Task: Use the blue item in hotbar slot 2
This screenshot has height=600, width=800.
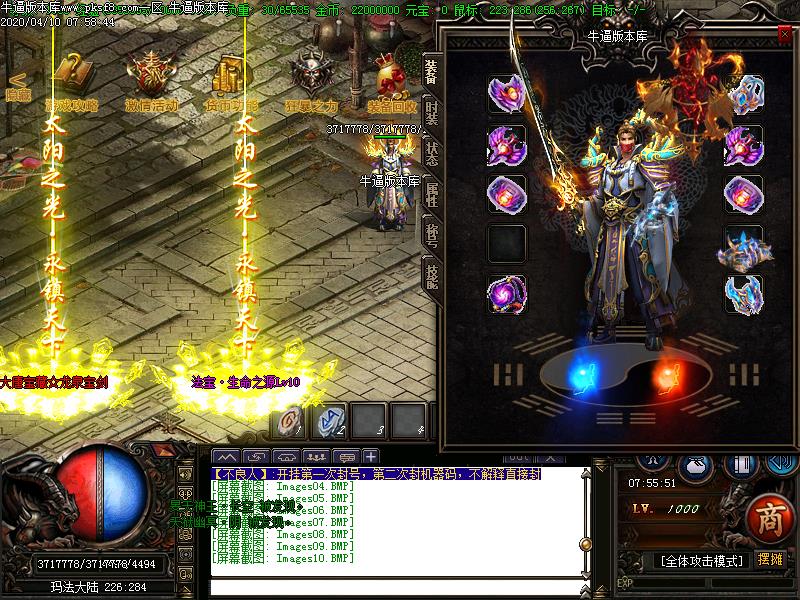Action: 329,420
